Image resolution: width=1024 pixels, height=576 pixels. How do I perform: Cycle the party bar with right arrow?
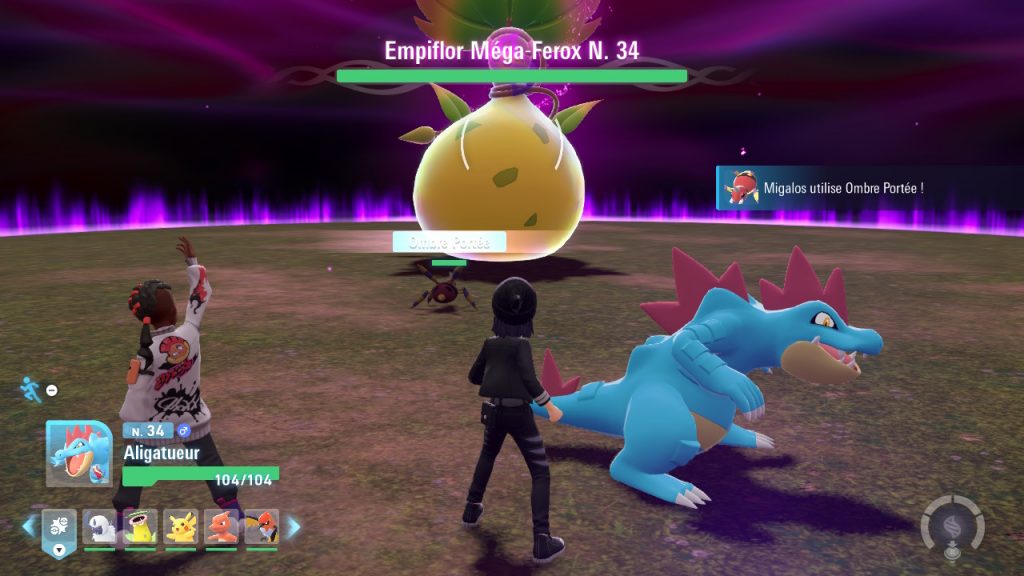click(294, 526)
